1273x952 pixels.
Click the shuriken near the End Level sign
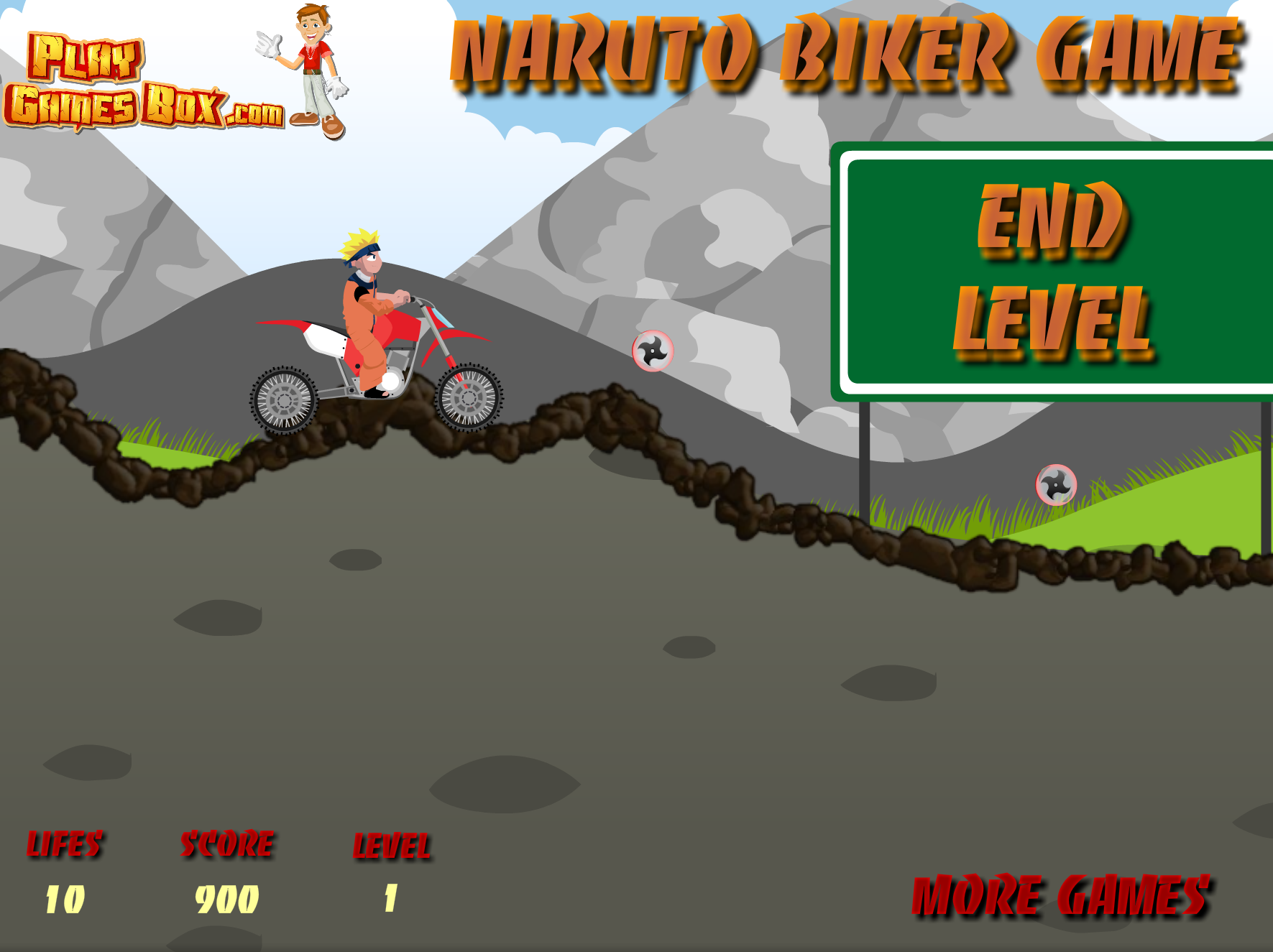[x=653, y=350]
